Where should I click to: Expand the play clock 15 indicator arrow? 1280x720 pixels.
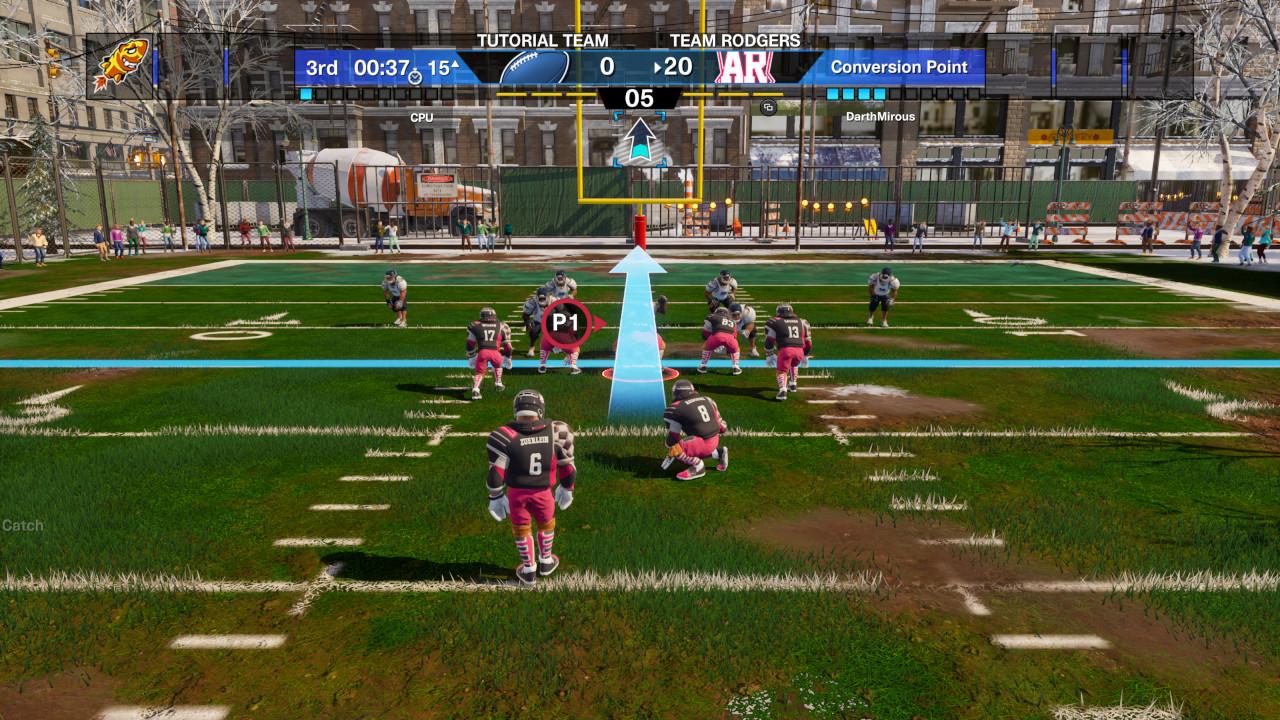(454, 64)
